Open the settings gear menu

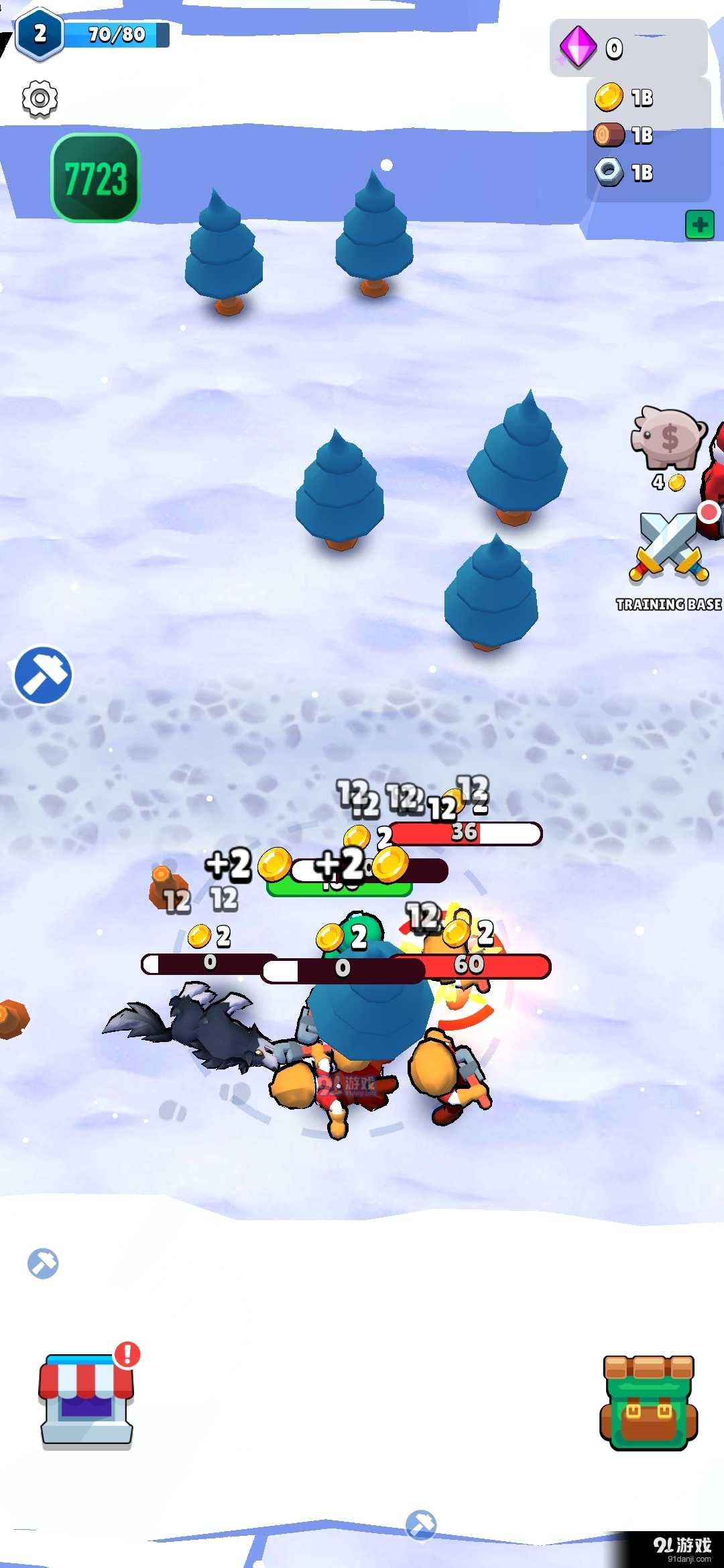click(x=40, y=99)
